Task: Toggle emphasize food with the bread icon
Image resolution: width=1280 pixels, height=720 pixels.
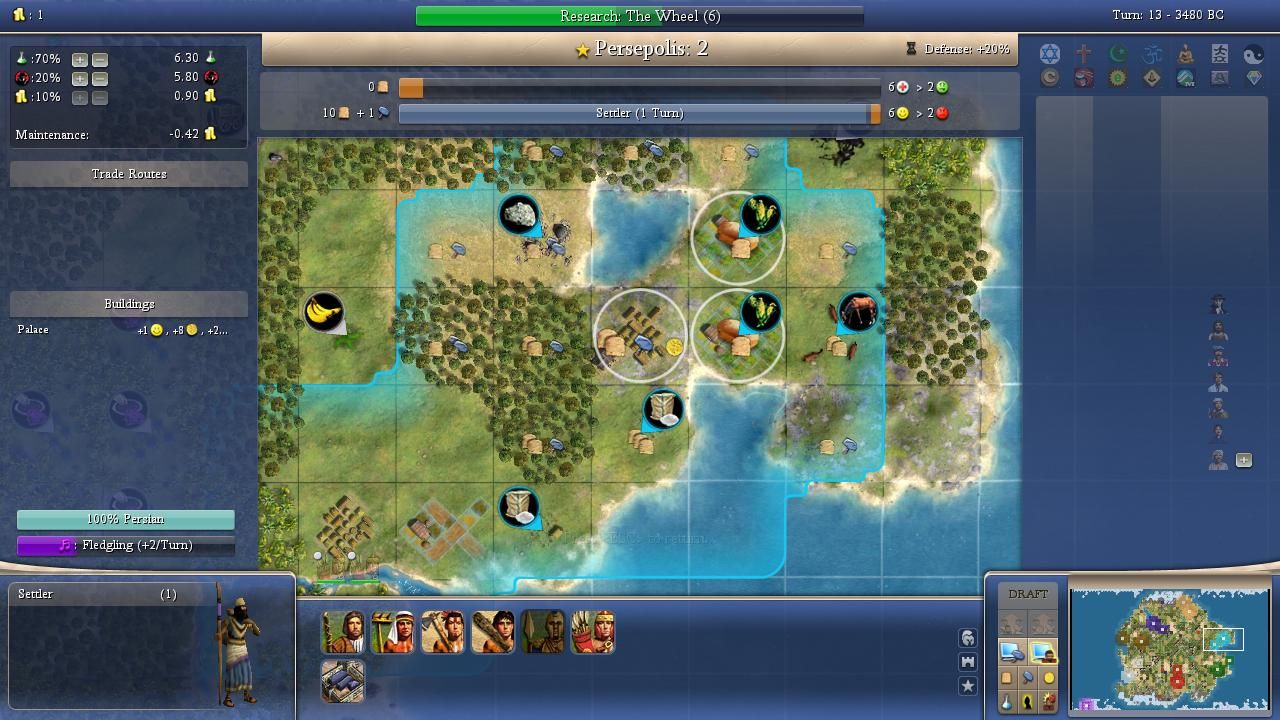Action: click(1007, 678)
